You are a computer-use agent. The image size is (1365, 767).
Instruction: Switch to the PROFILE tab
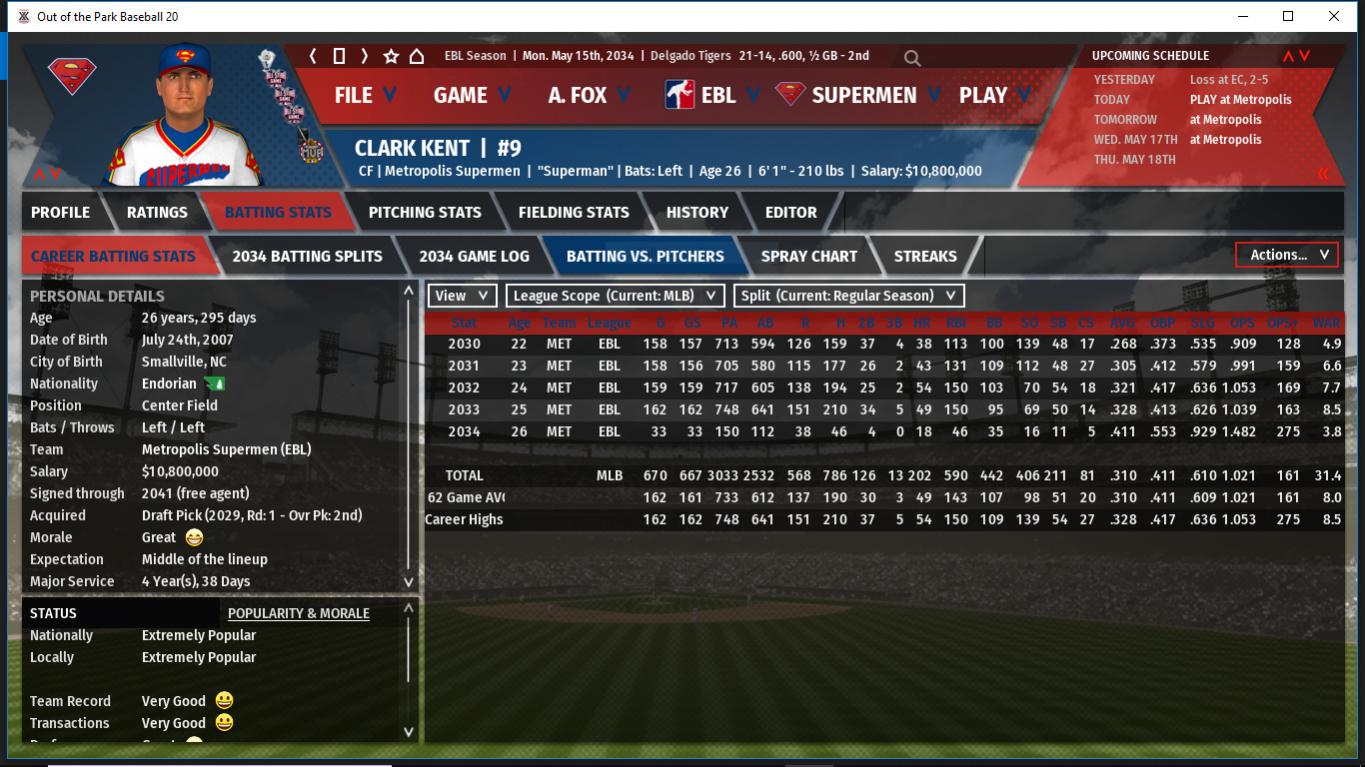(x=60, y=212)
